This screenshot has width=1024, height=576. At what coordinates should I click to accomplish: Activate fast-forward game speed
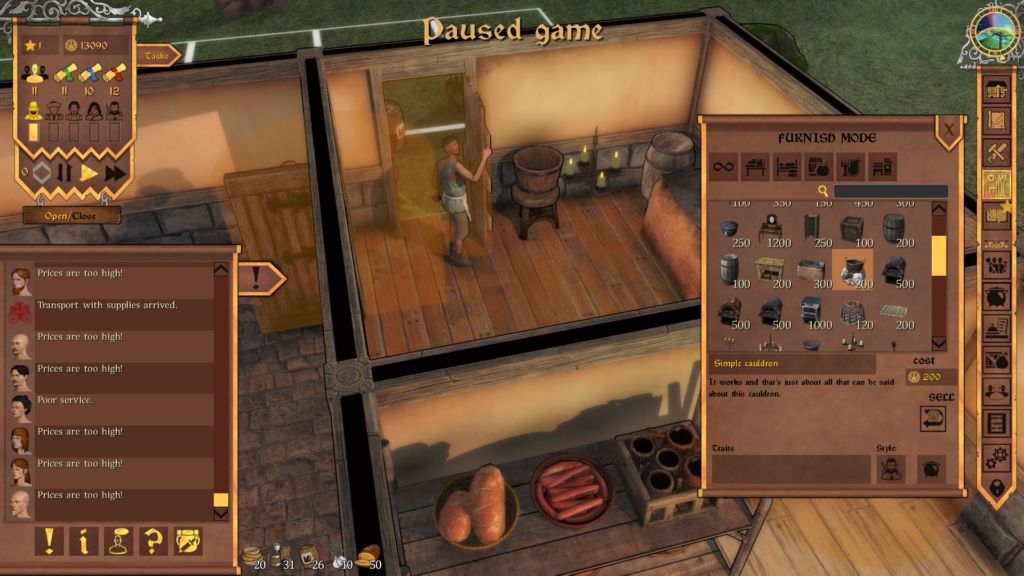coord(116,172)
